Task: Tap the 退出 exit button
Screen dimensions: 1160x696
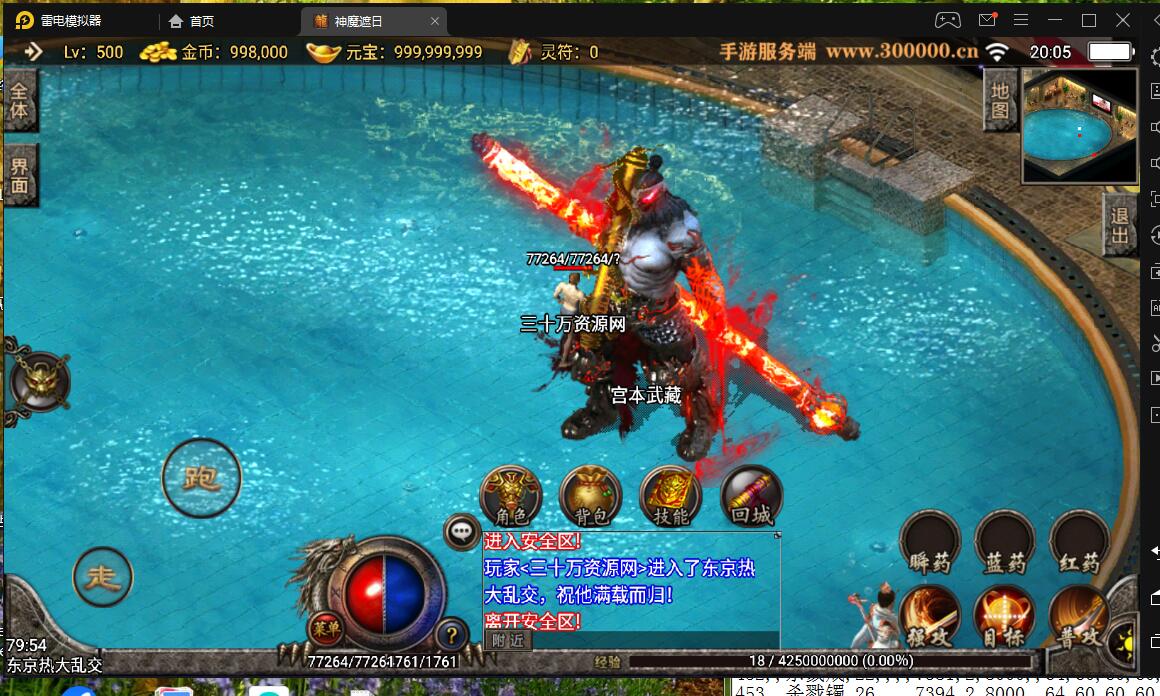Action: point(1119,225)
